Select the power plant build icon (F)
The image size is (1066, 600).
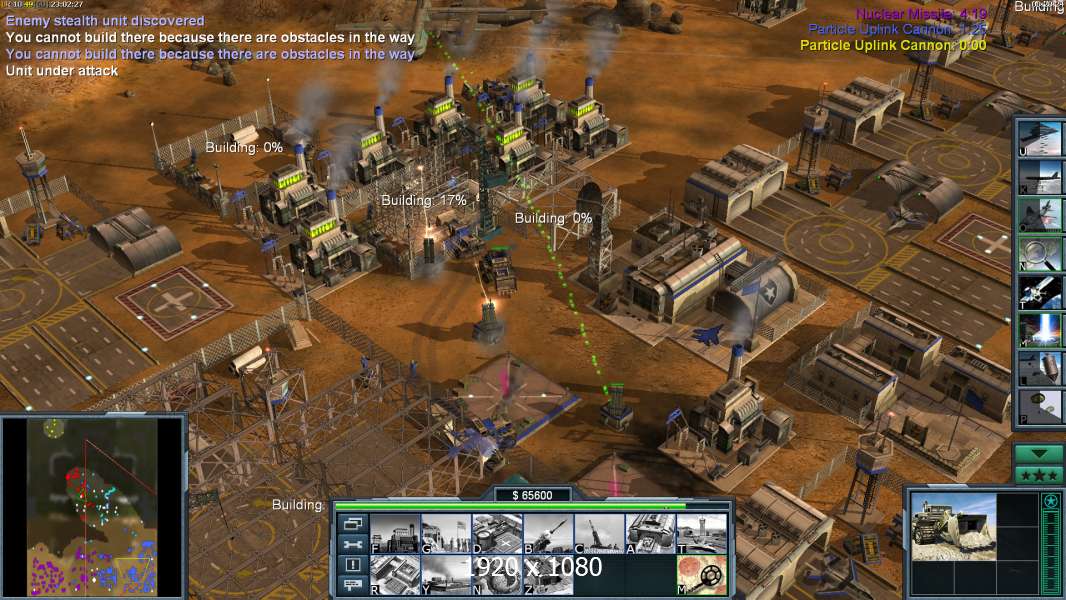pos(395,534)
